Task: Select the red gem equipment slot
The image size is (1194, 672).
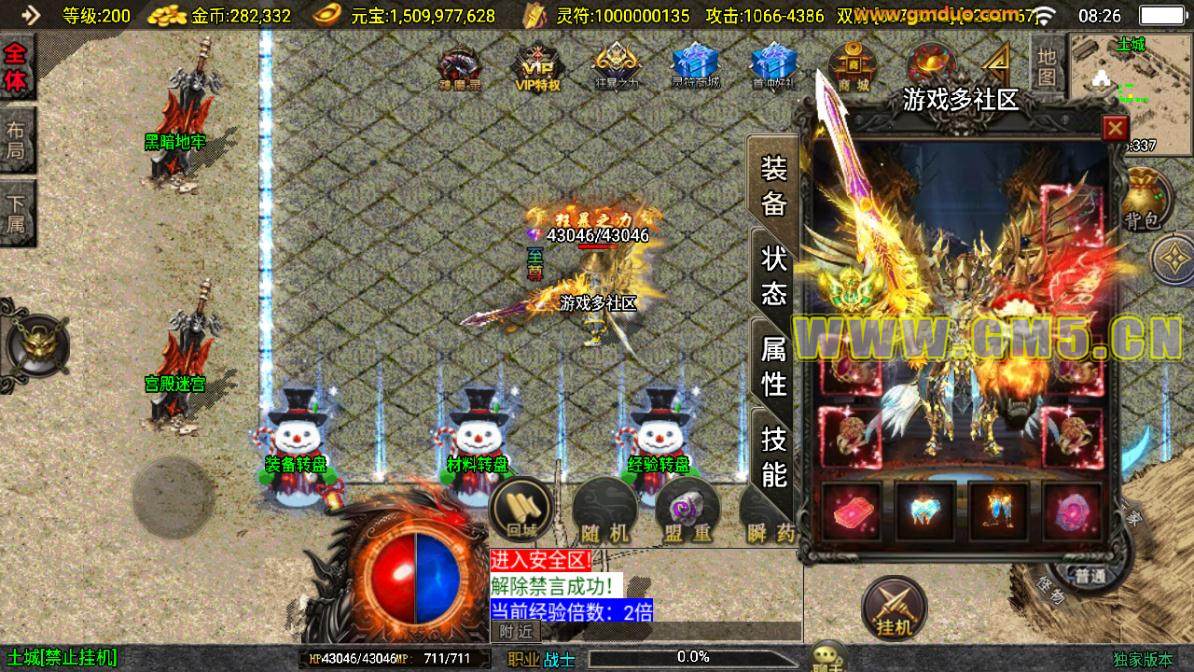Action: pyautogui.click(x=851, y=511)
